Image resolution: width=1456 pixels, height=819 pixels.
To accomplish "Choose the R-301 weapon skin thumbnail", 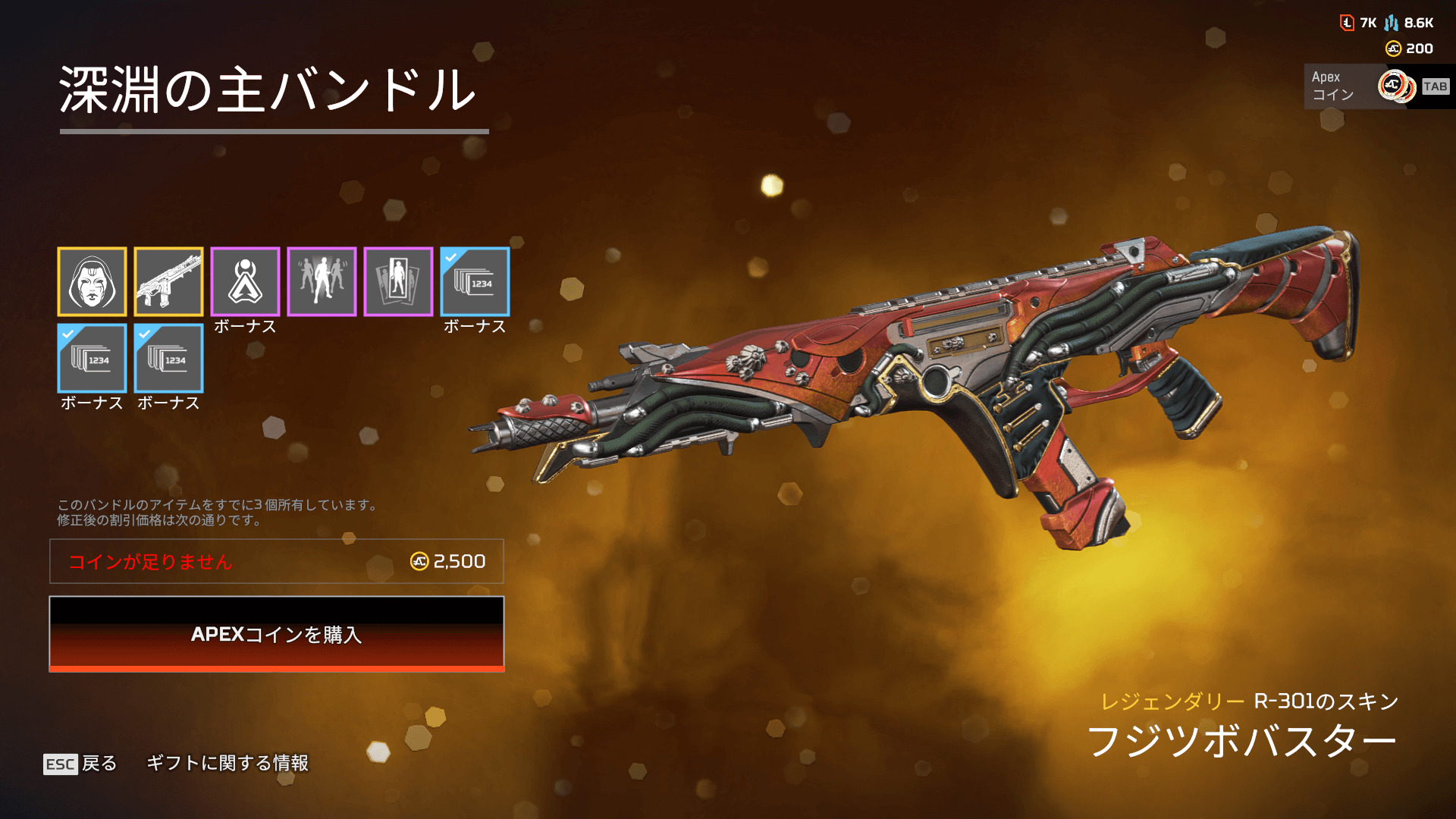I will [168, 281].
